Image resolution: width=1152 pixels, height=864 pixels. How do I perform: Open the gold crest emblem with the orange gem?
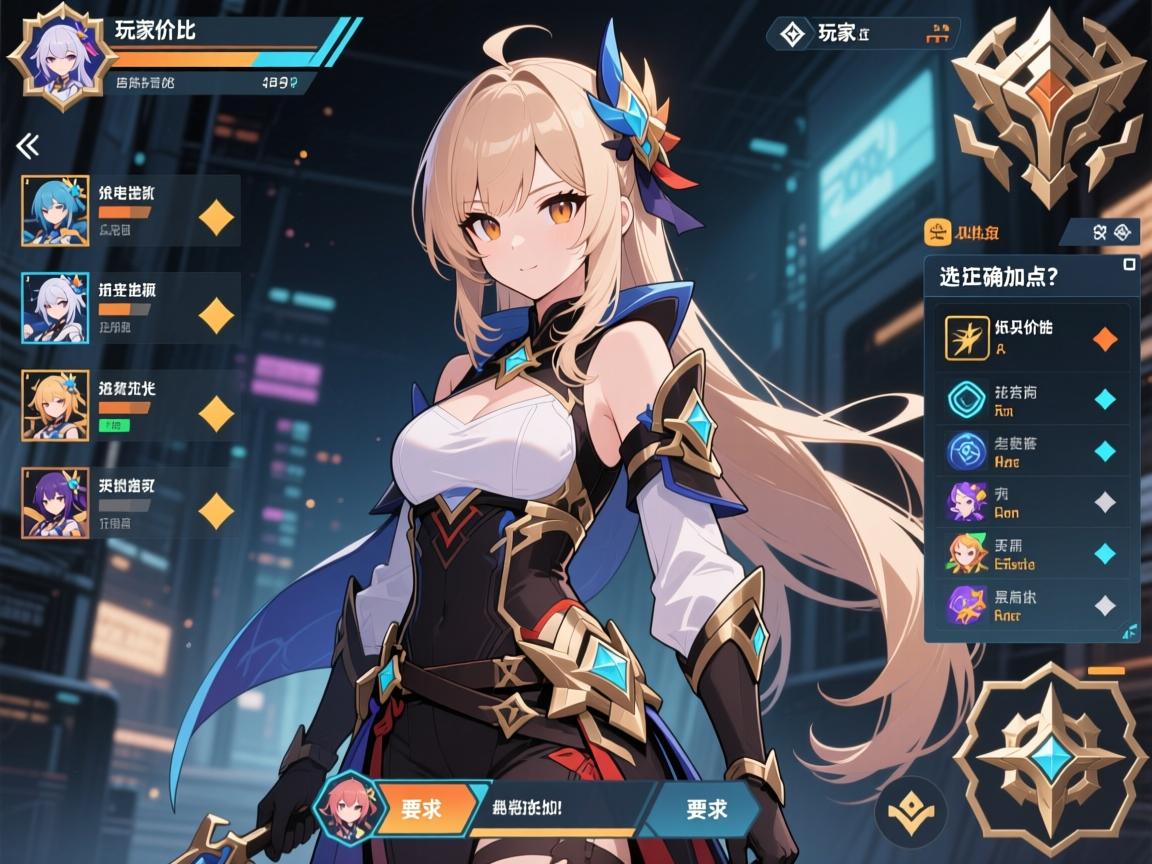[x=1047, y=105]
